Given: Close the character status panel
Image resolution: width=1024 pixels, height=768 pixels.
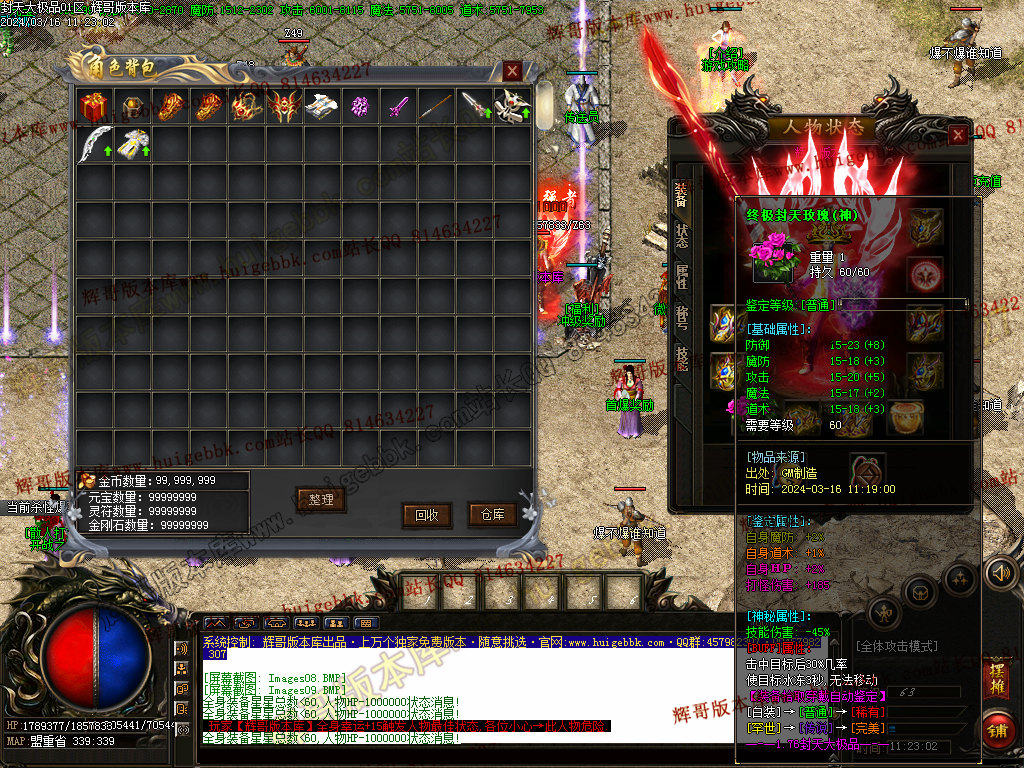Looking at the screenshot, I should (958, 134).
